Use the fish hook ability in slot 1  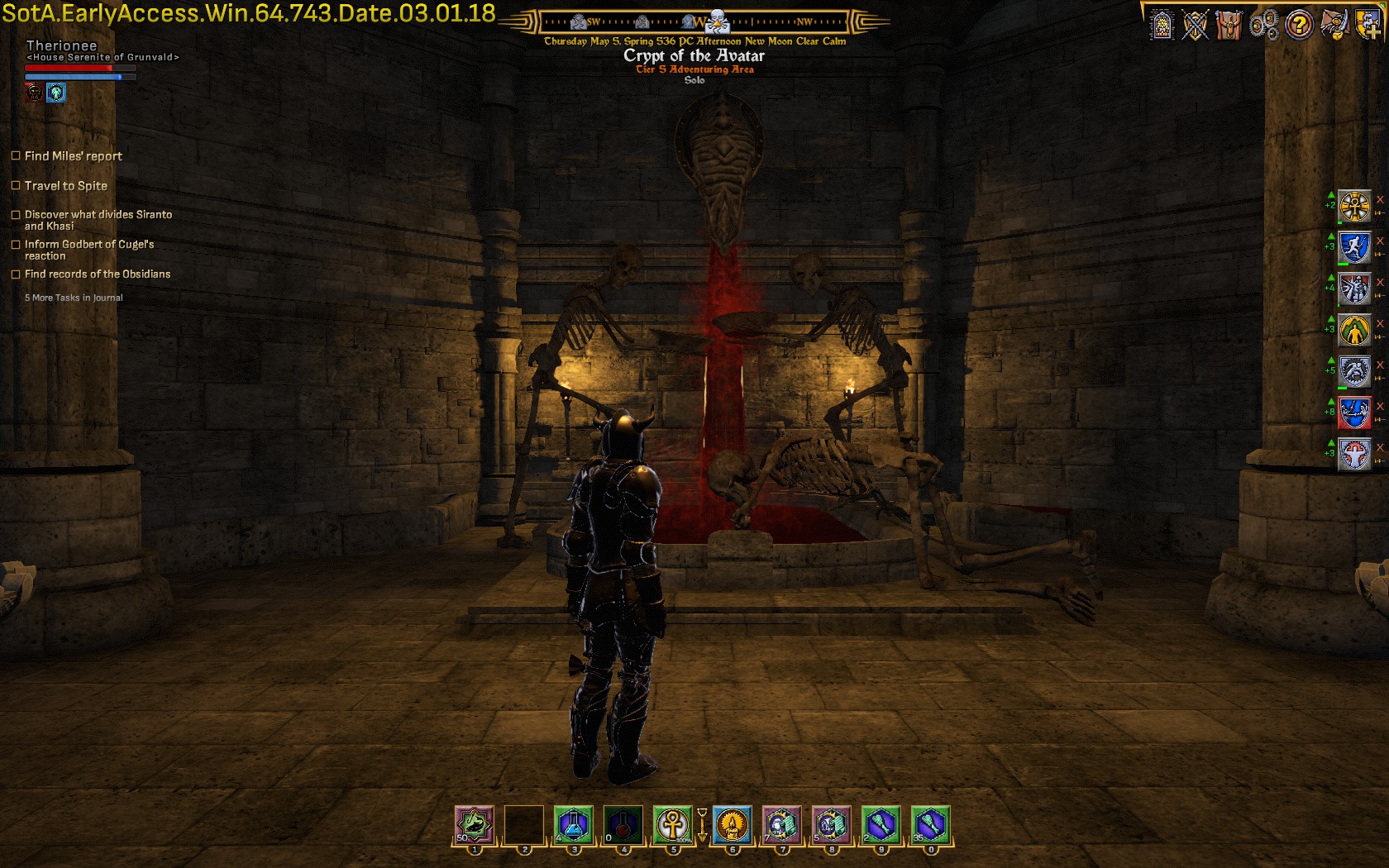pyautogui.click(x=475, y=824)
